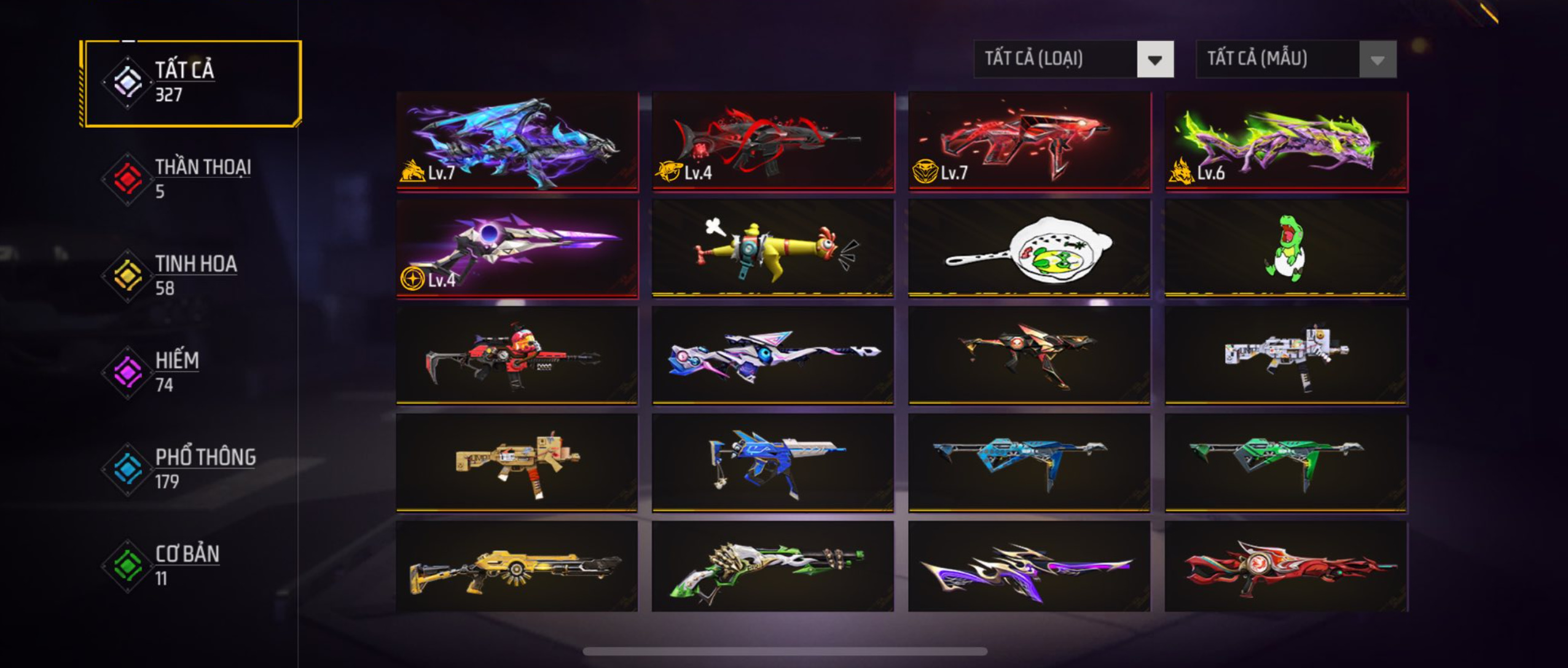The height and width of the screenshot is (668, 1568).
Task: Switch to PHỔ THÔNG category
Action: click(x=190, y=468)
